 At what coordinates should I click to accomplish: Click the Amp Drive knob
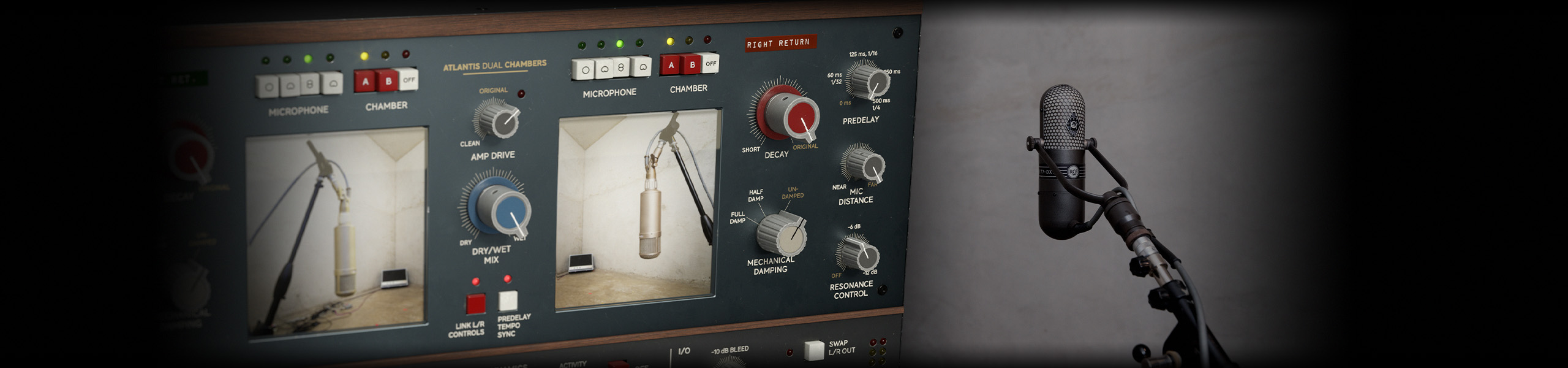(x=499, y=120)
